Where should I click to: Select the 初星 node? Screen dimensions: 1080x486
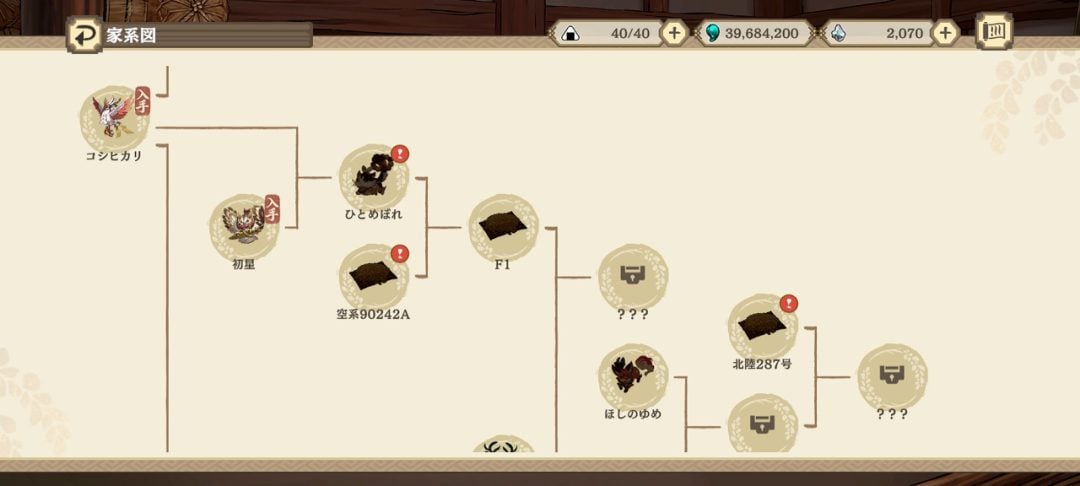coord(243,228)
